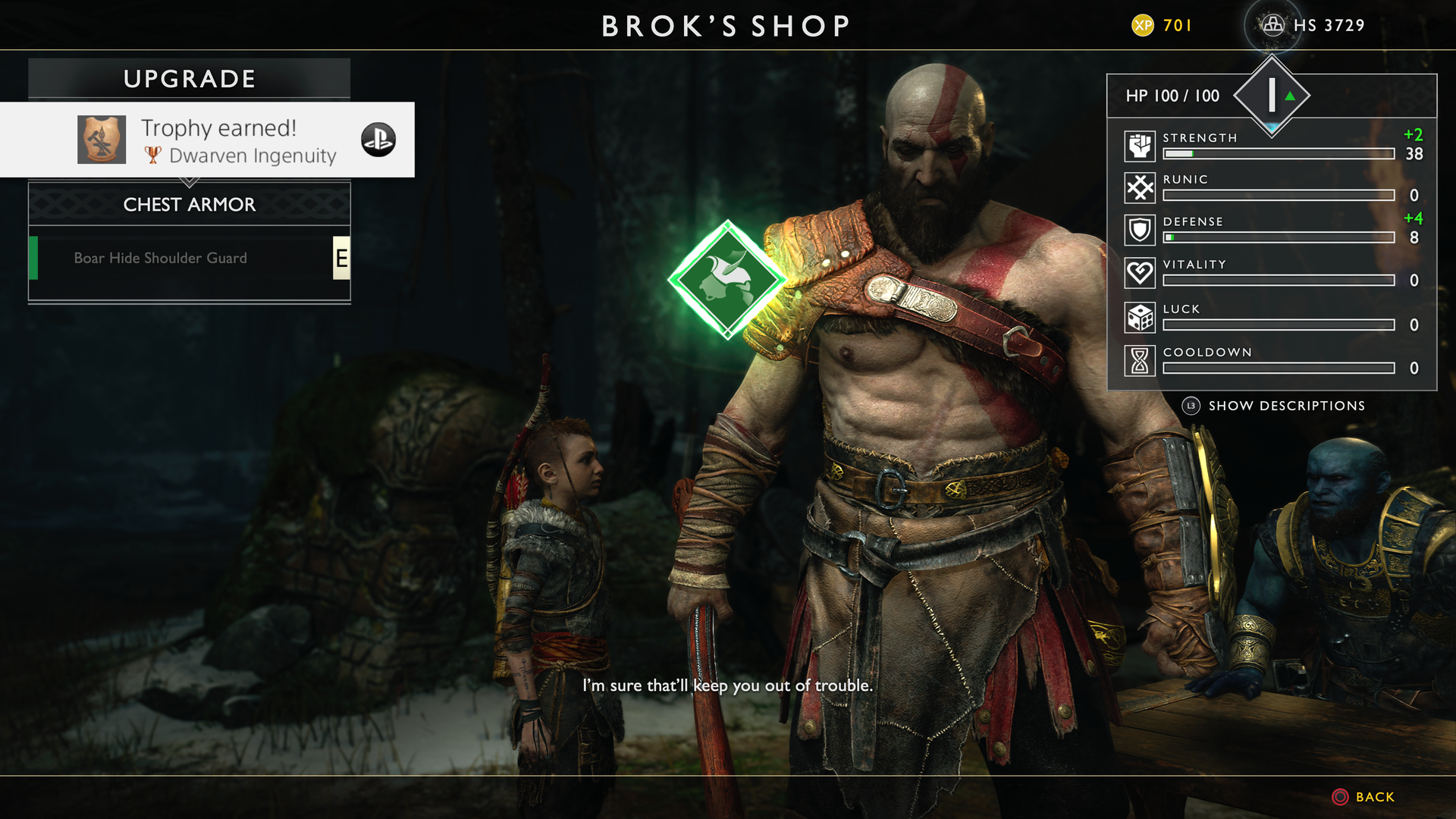Screen dimensions: 1456x819
Task: Show stat descriptions
Action: pyautogui.click(x=1276, y=406)
